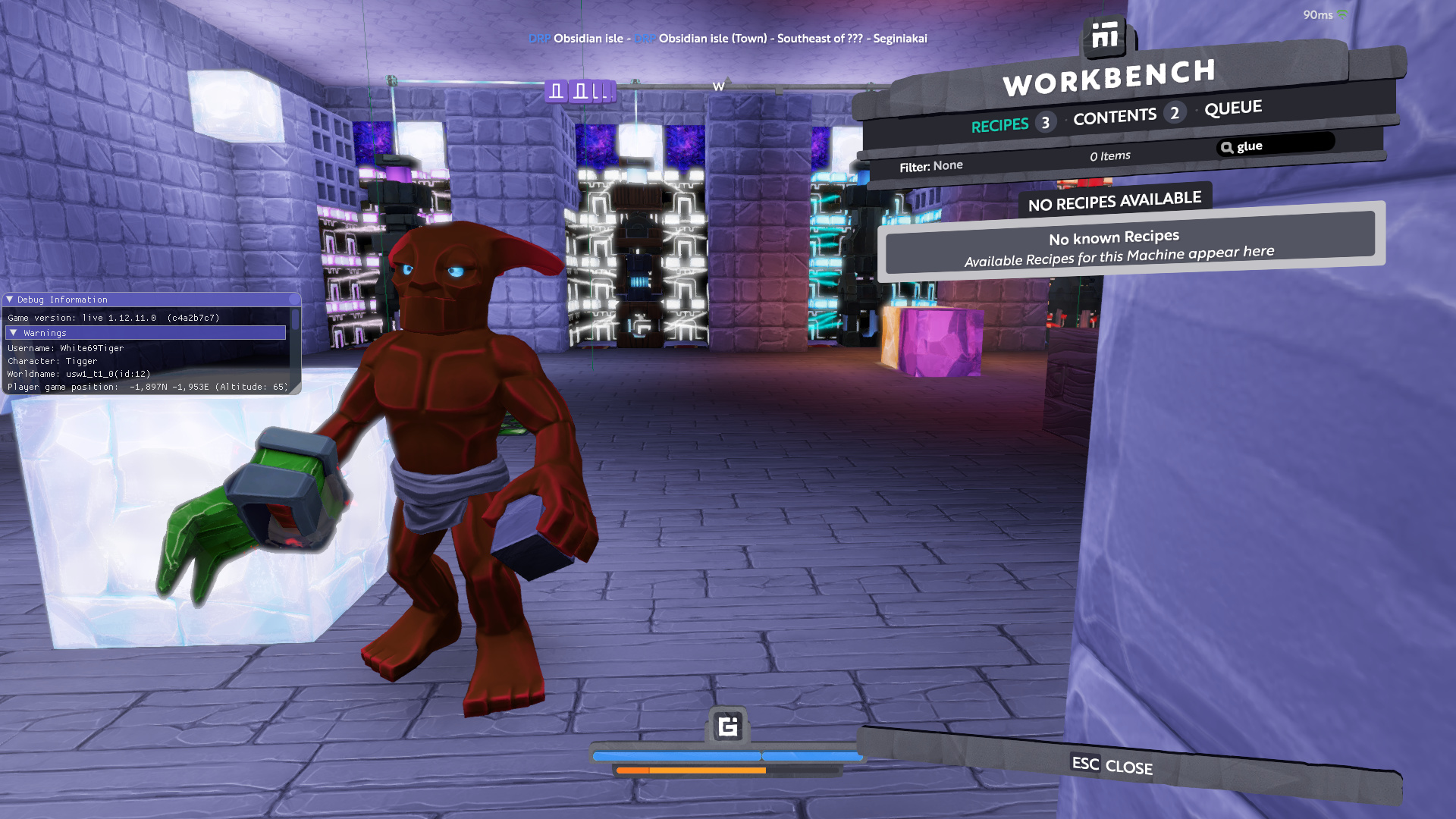
Task: Change the Filter: None setting
Action: [x=931, y=166]
